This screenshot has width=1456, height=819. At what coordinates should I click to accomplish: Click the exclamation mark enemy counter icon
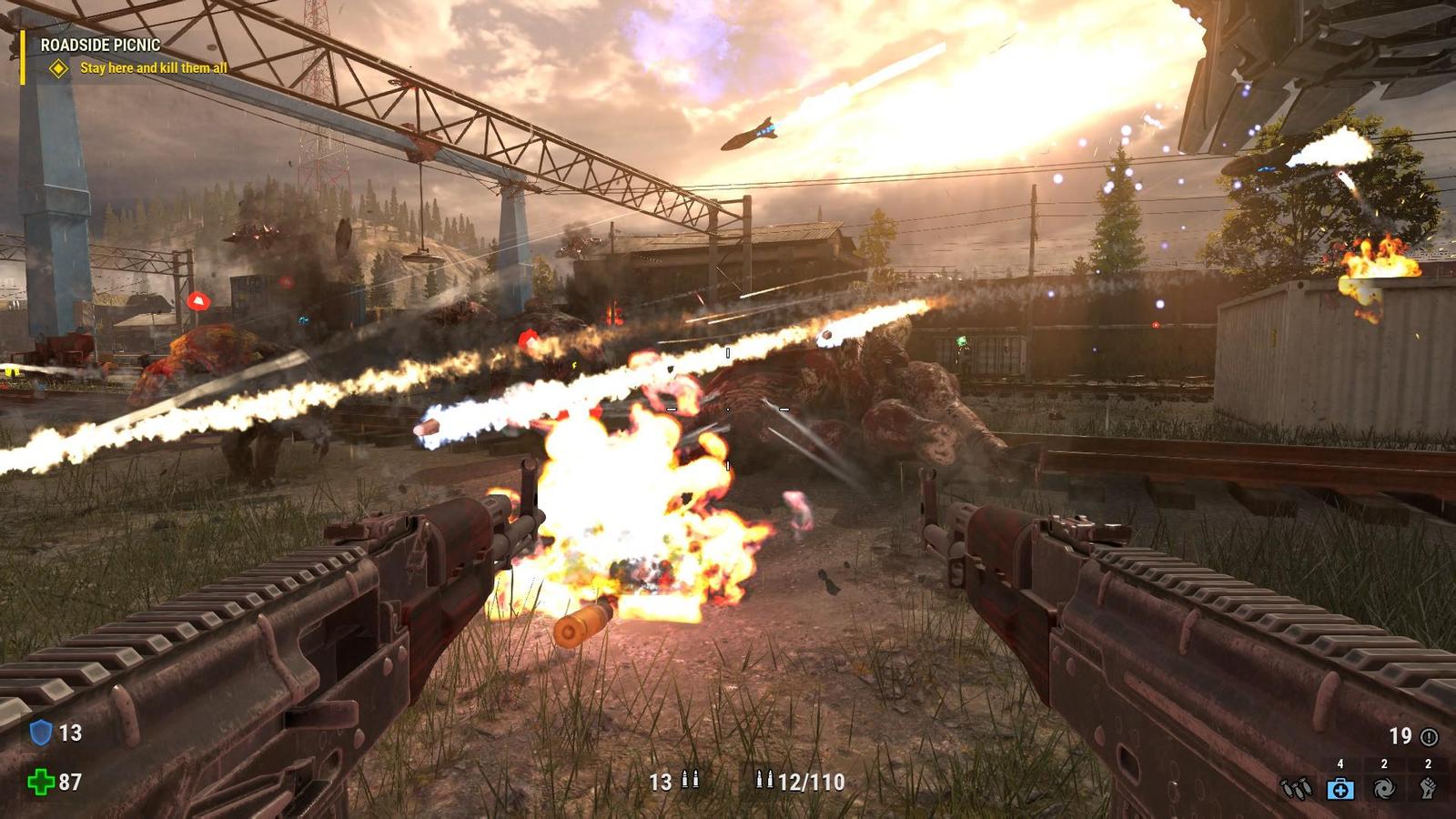pos(1430,736)
